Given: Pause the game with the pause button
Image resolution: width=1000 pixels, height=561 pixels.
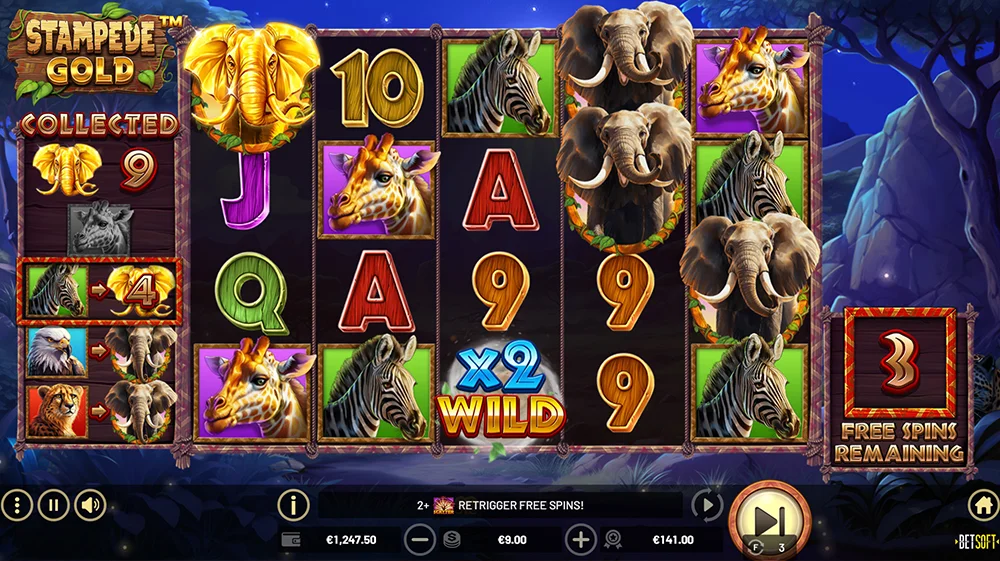Looking at the screenshot, I should tap(54, 505).
